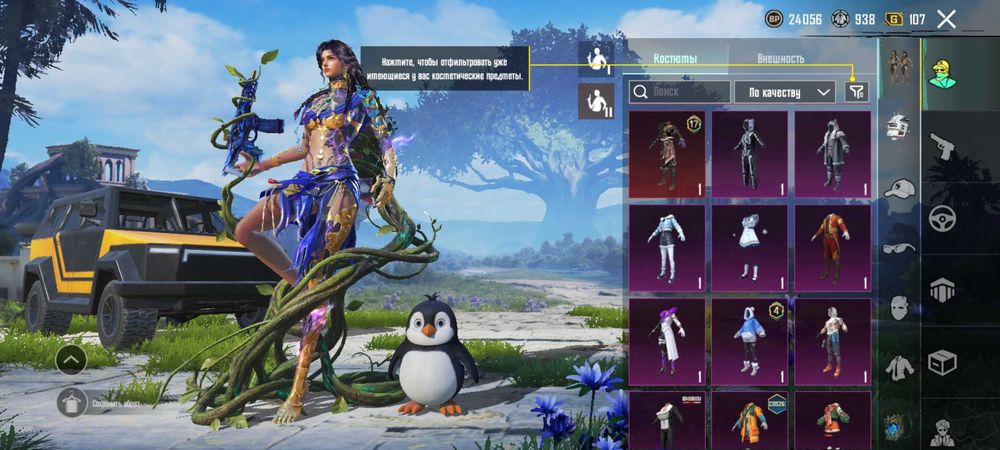The image size is (1000, 450).
Task: Select outfit preset I
Action: point(597,56)
